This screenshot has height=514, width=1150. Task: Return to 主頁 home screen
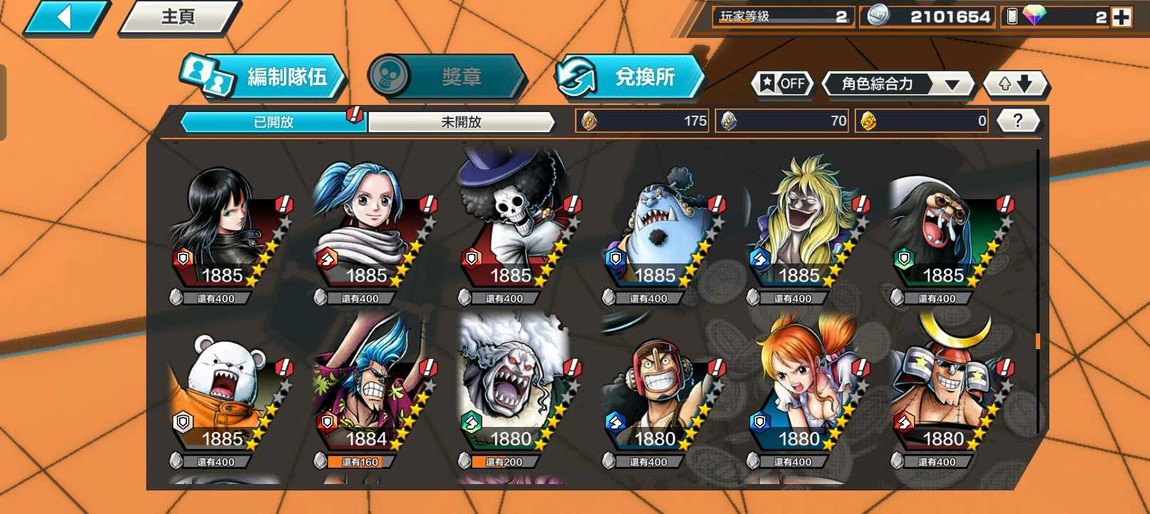click(x=179, y=17)
